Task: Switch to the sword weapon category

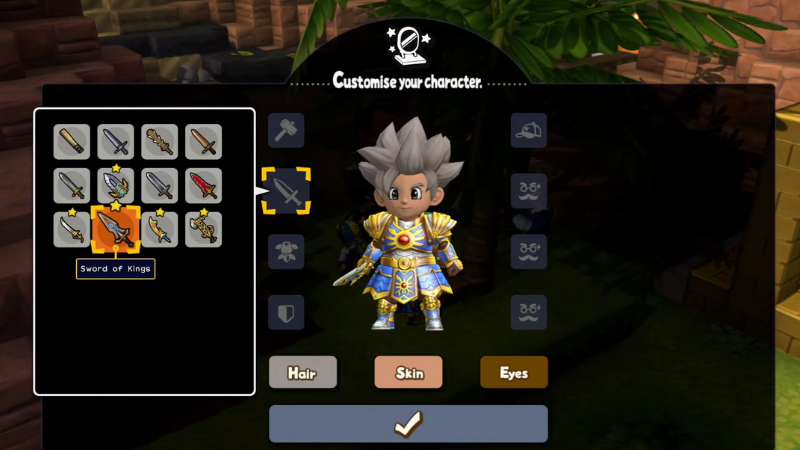Action: [x=286, y=191]
